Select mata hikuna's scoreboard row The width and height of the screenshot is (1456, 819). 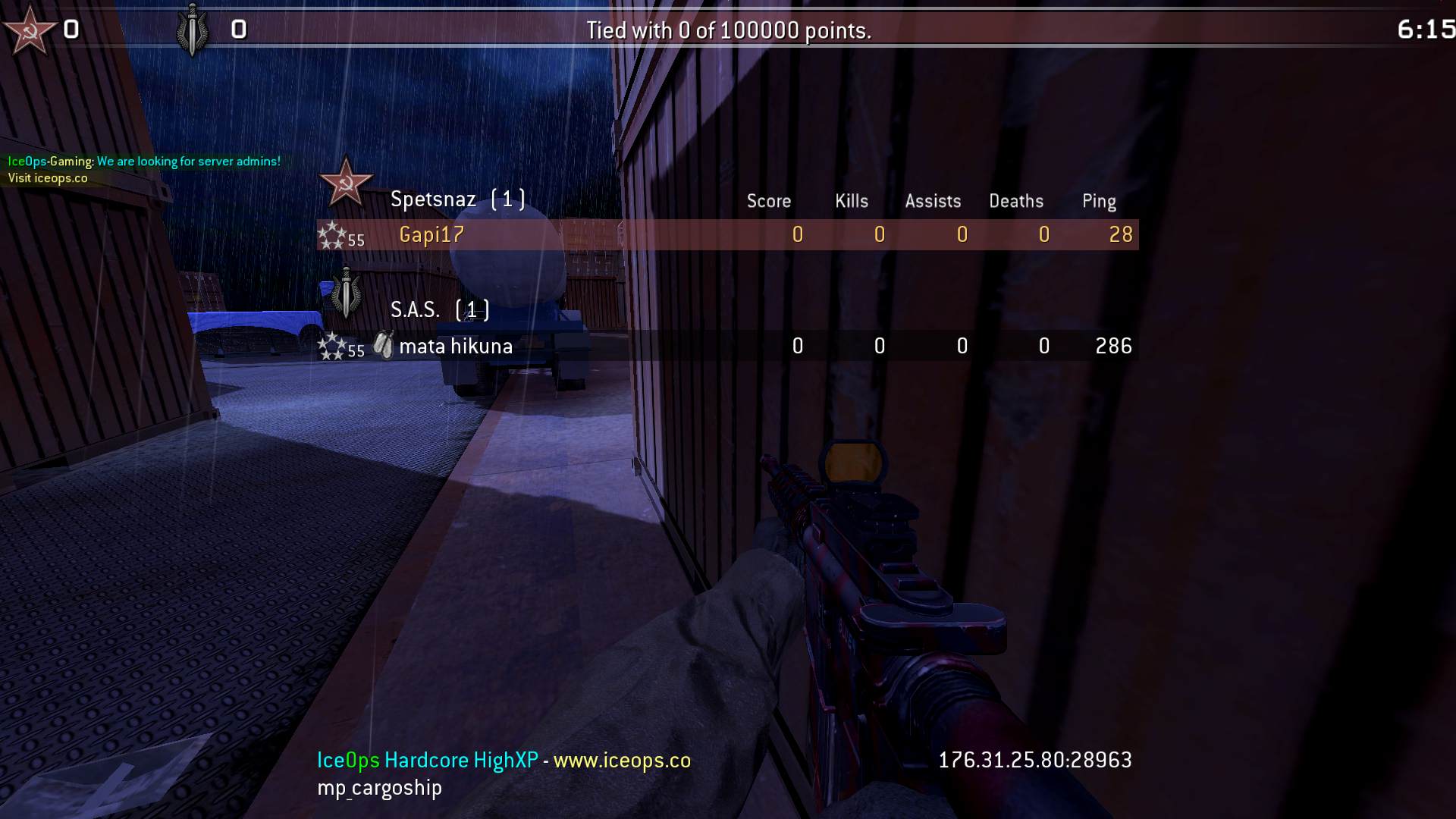(726, 347)
